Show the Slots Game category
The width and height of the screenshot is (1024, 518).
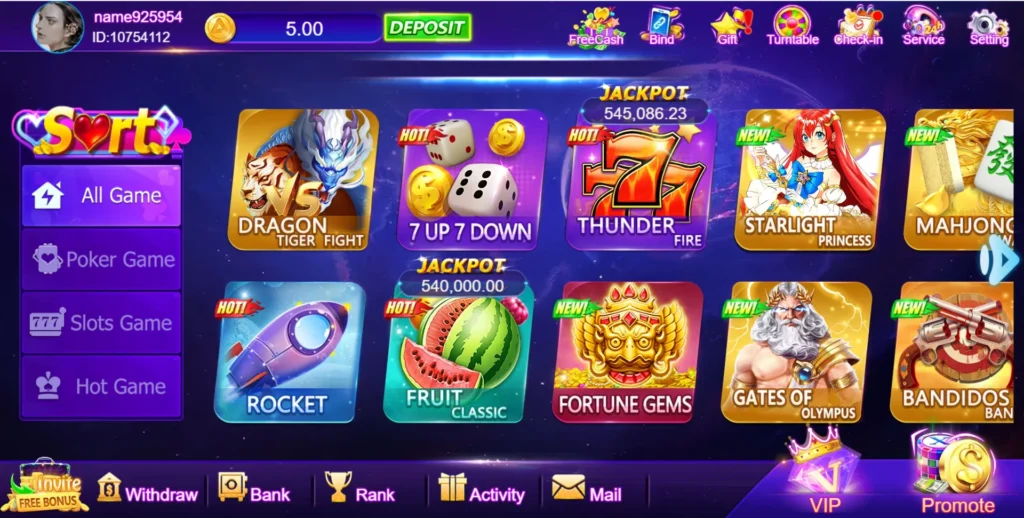click(102, 323)
